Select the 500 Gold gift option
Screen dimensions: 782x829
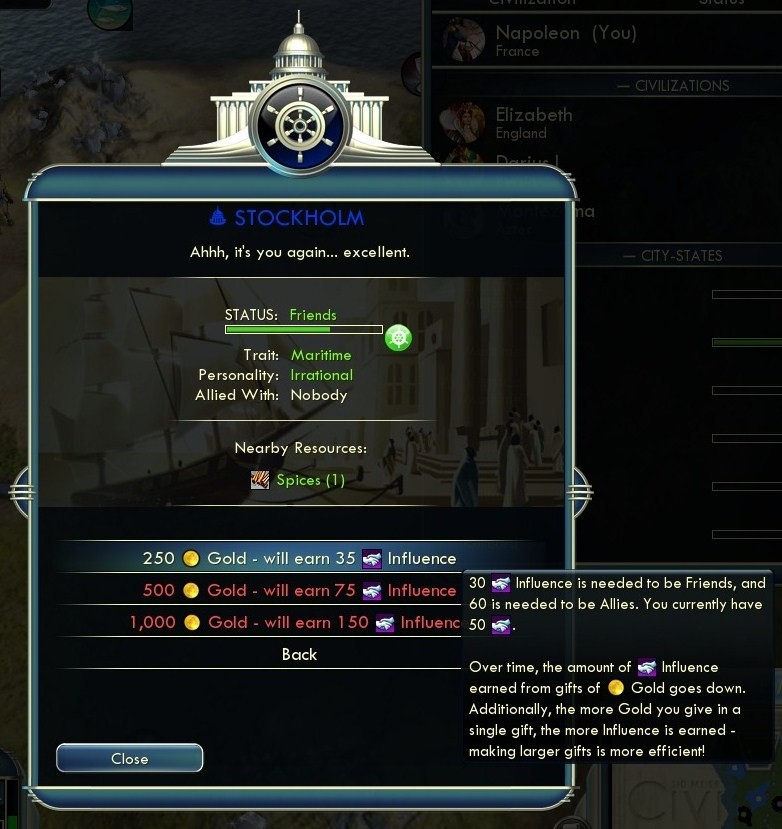pyautogui.click(x=299, y=590)
